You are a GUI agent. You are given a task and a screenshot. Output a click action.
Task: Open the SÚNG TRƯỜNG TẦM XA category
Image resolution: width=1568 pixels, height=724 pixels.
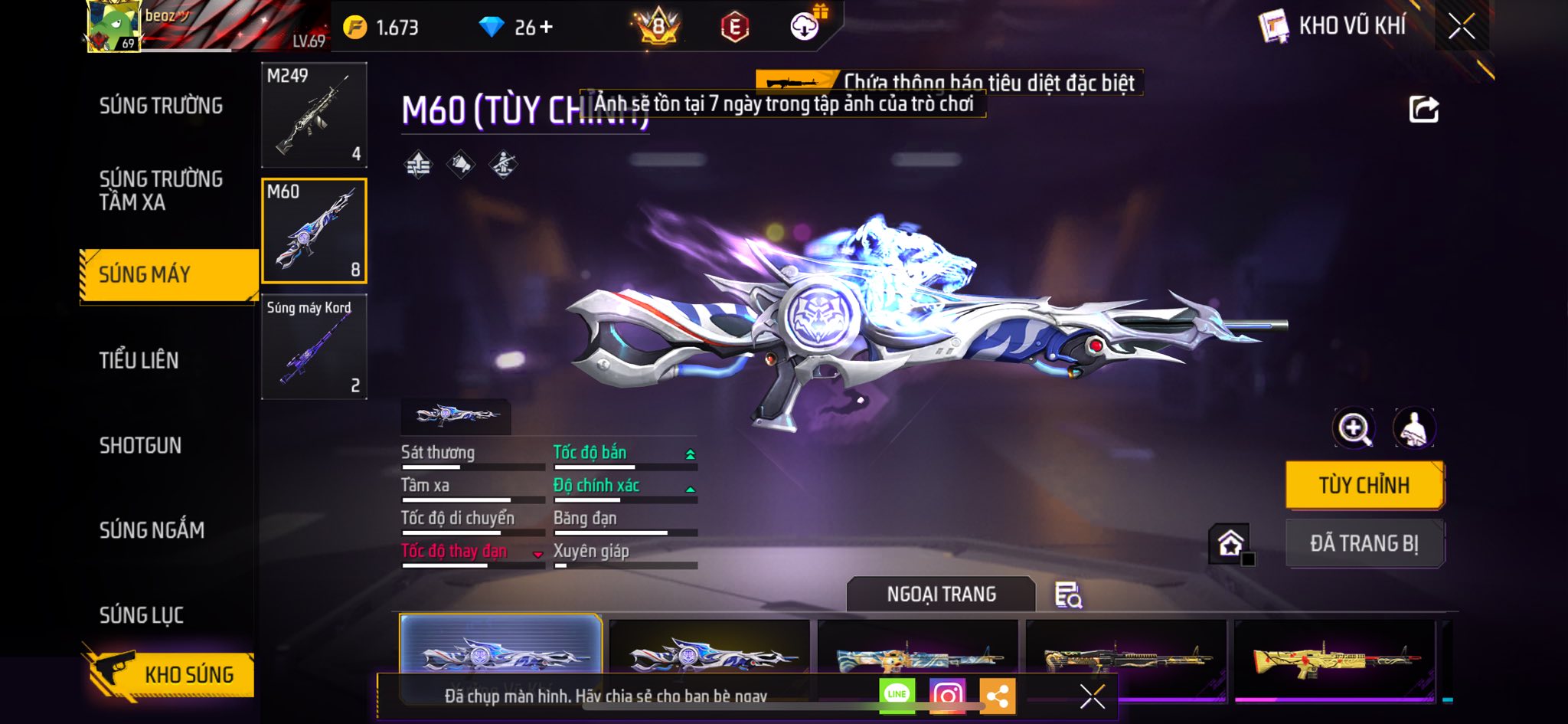[x=161, y=190]
